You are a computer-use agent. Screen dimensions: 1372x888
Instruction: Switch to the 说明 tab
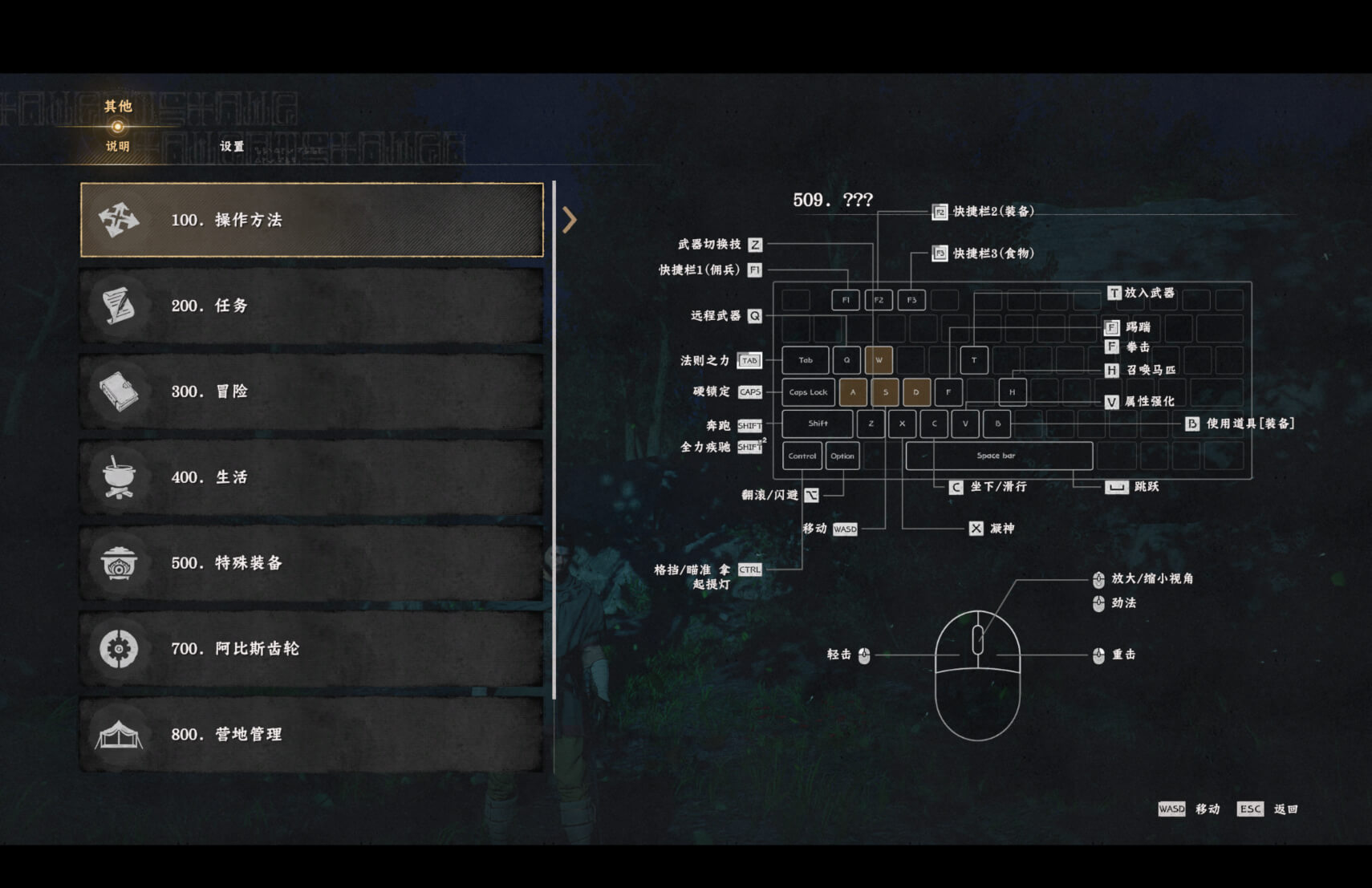pyautogui.click(x=117, y=146)
